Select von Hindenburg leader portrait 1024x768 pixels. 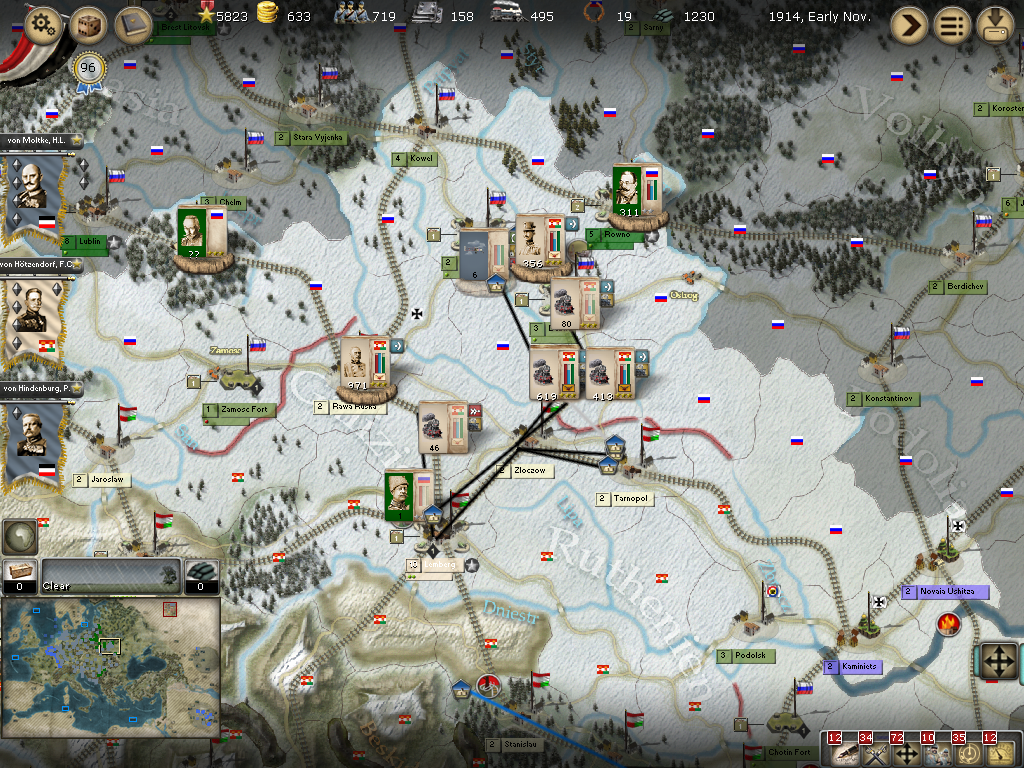(x=30, y=440)
